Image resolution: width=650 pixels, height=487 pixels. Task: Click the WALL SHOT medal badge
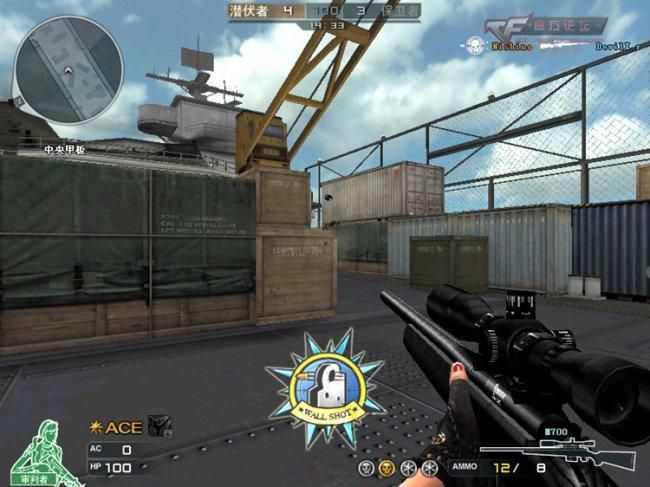[x=325, y=381]
